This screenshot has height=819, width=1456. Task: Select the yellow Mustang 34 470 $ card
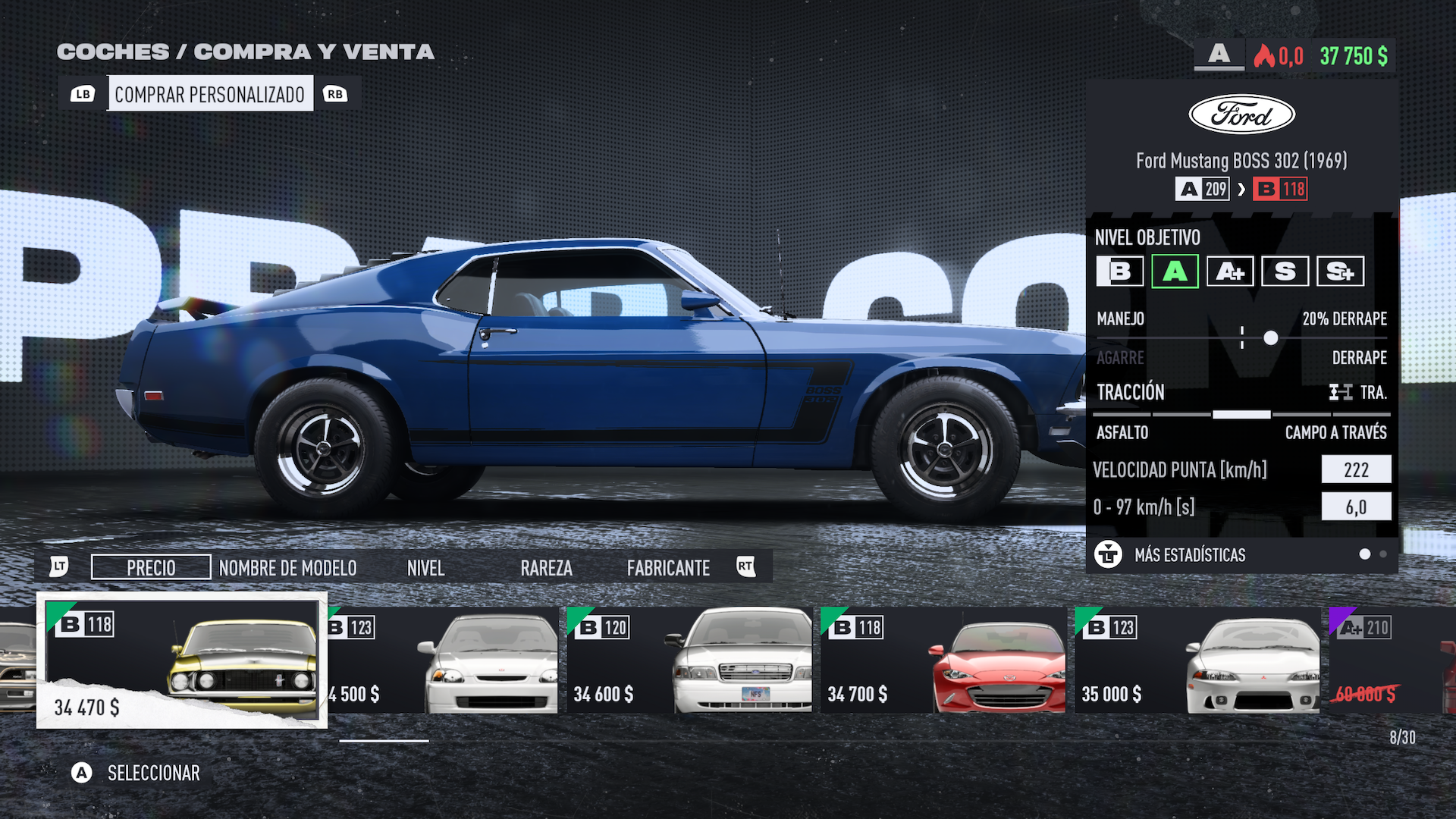point(182,660)
